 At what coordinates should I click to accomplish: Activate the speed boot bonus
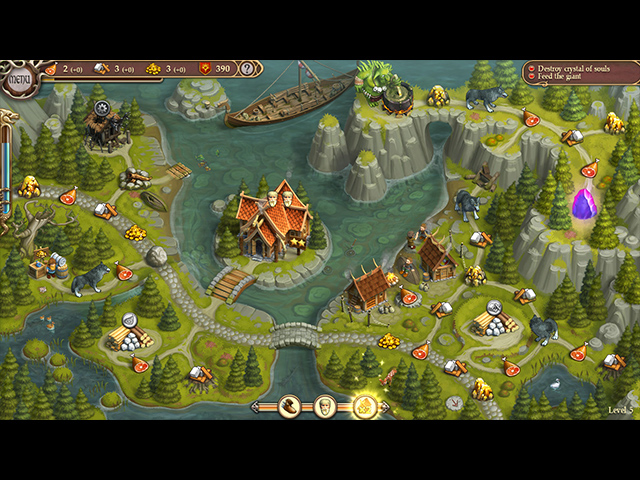click(x=289, y=407)
